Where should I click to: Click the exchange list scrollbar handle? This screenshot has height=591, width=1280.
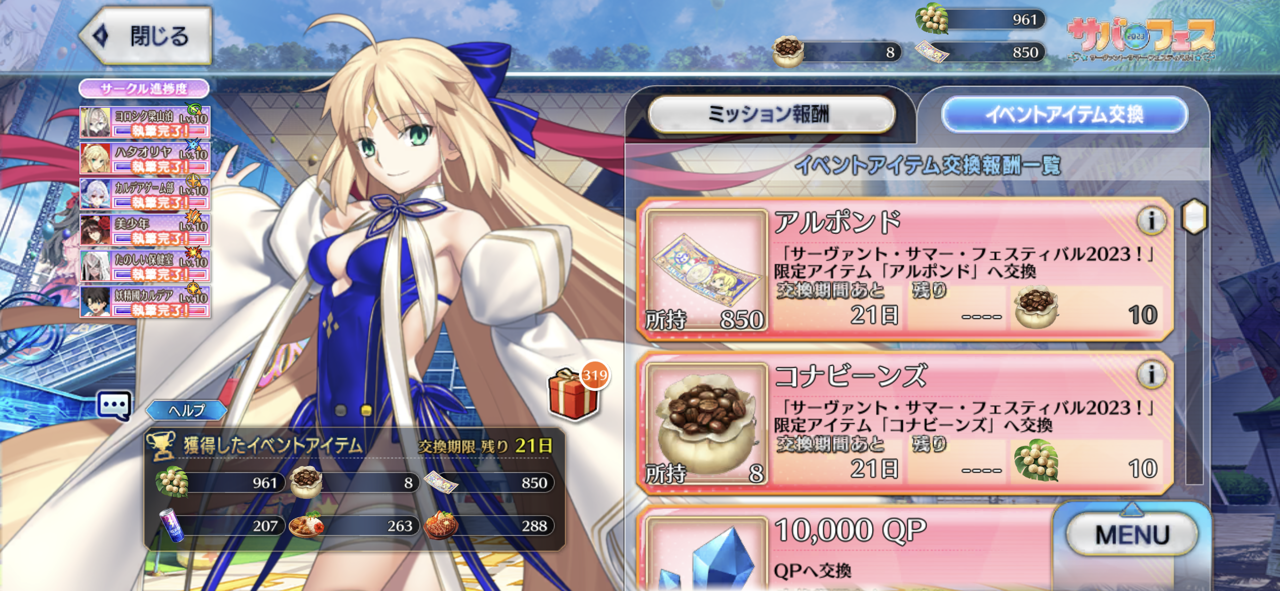[1194, 216]
